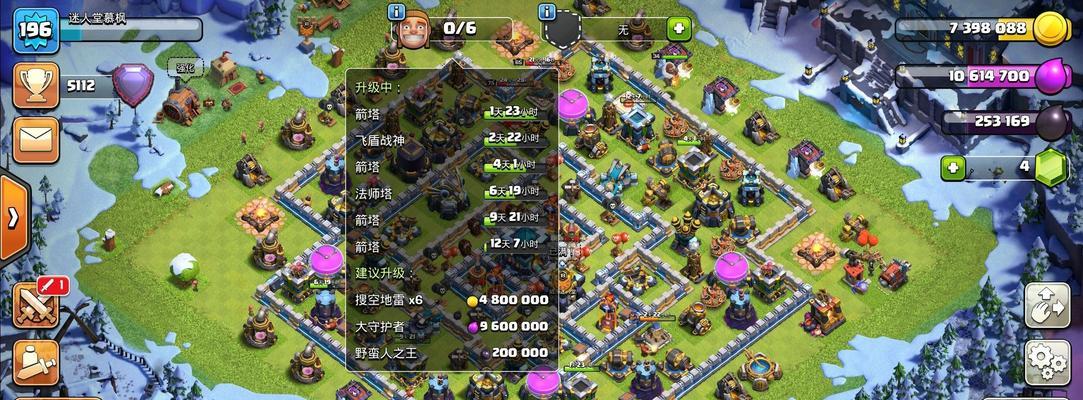Open the trophy ranking icon
1083x400 pixels.
click(35, 86)
